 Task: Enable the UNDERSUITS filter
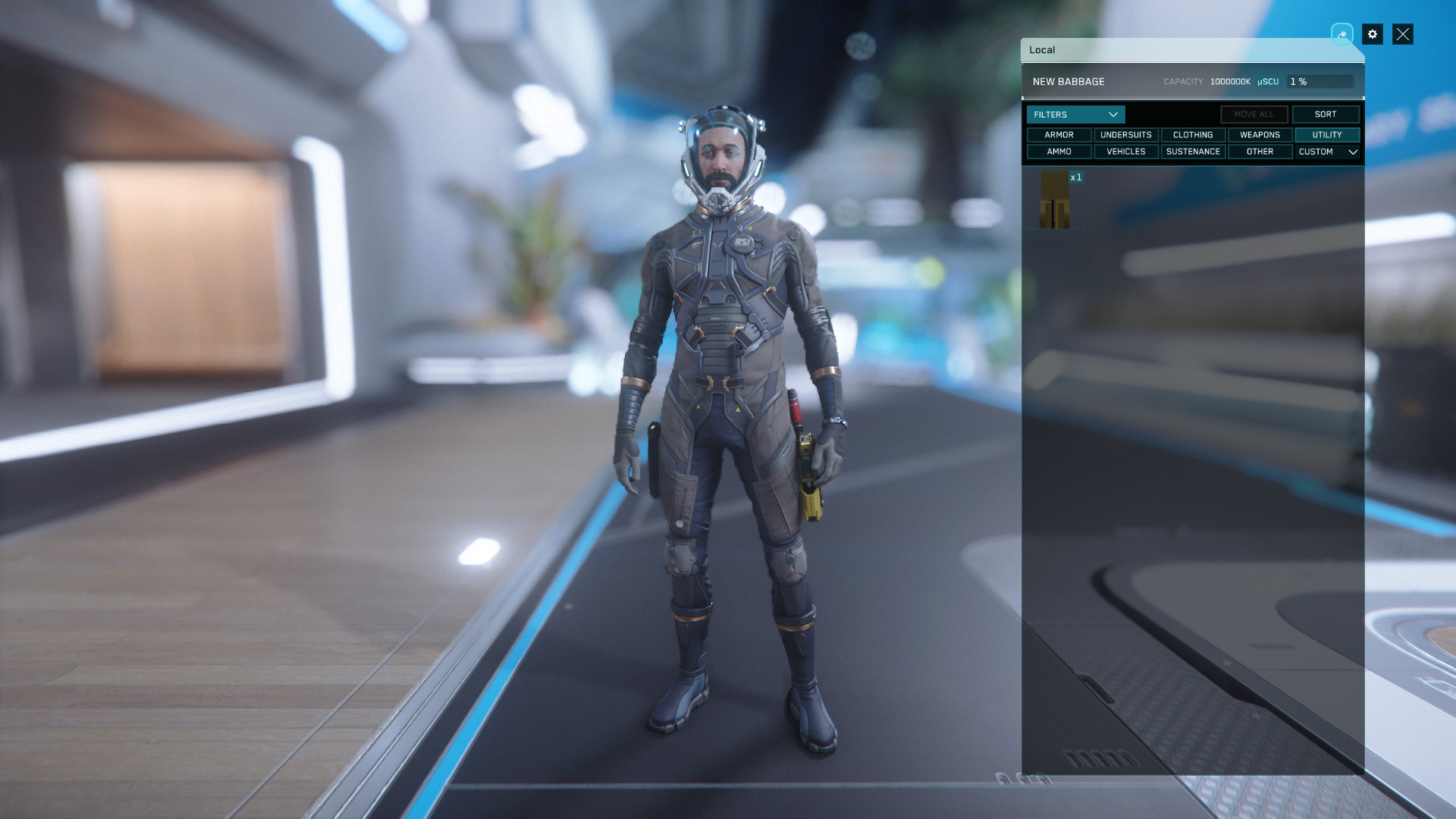(1125, 135)
